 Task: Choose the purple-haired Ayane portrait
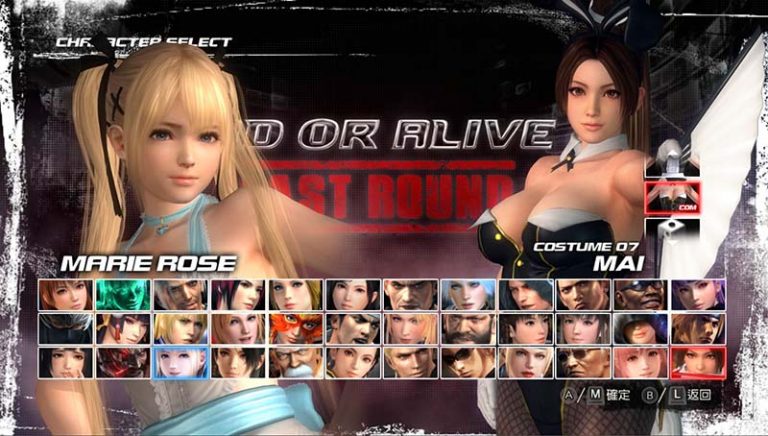tap(697, 294)
